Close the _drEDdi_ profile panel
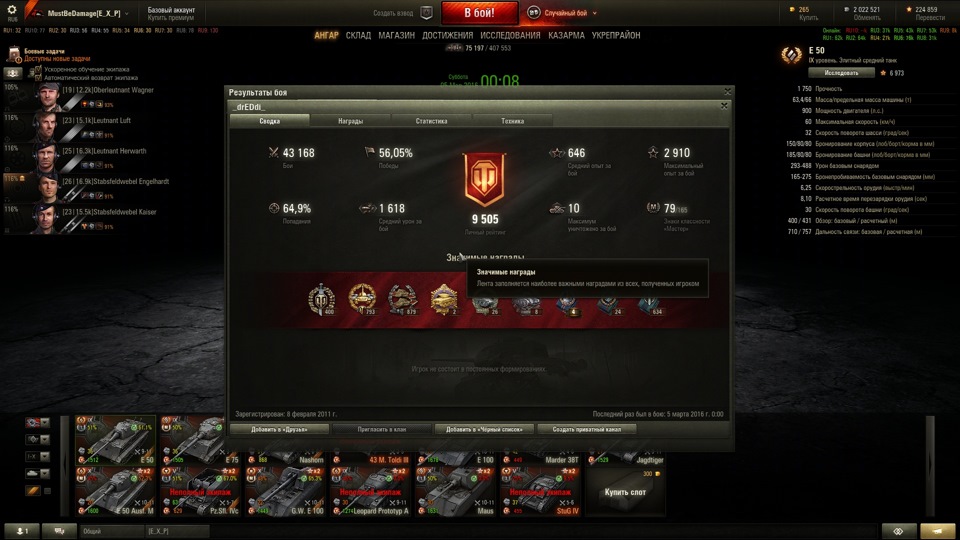960x540 pixels. (x=724, y=105)
